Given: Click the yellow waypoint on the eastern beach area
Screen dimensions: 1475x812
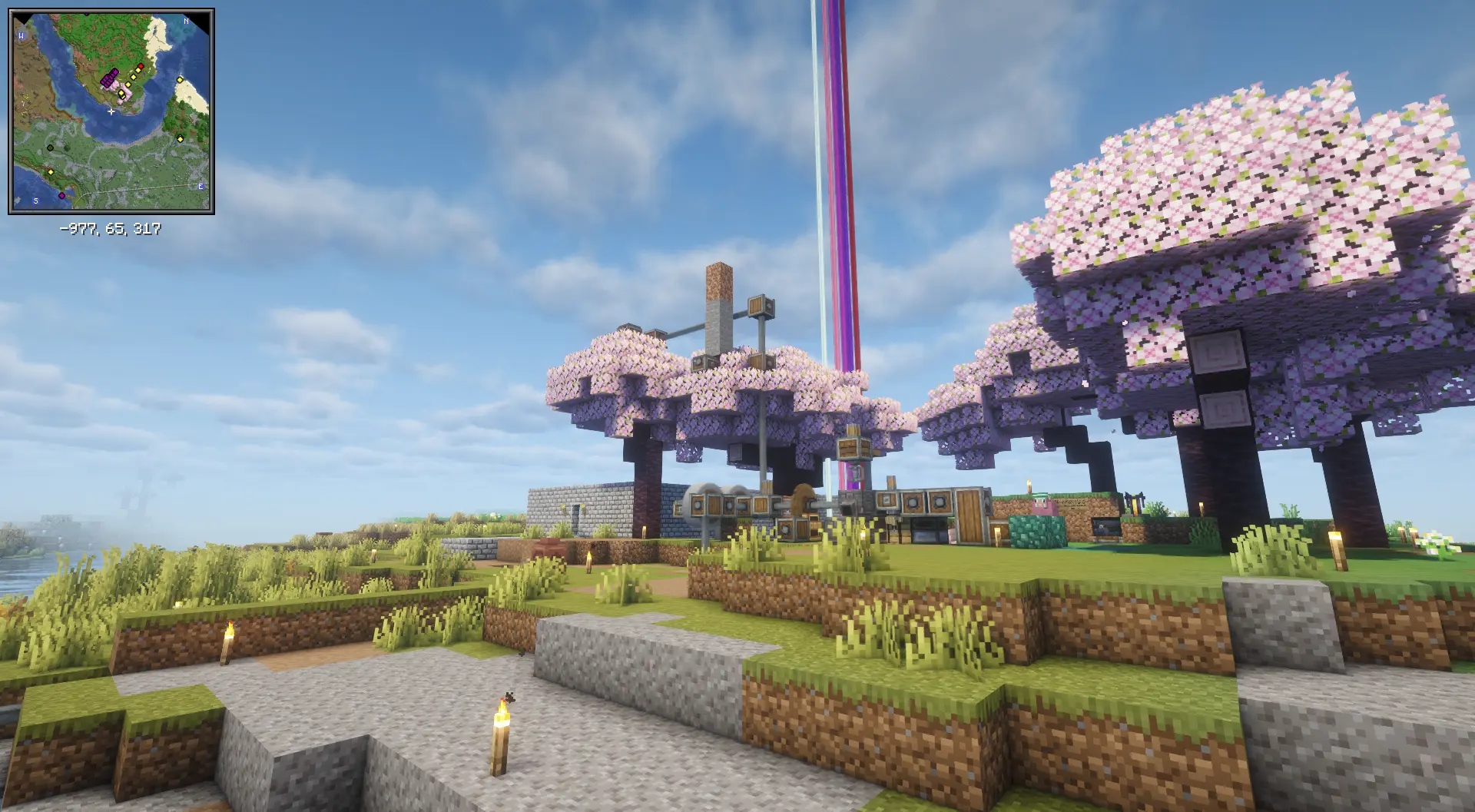Looking at the screenshot, I should [x=179, y=79].
